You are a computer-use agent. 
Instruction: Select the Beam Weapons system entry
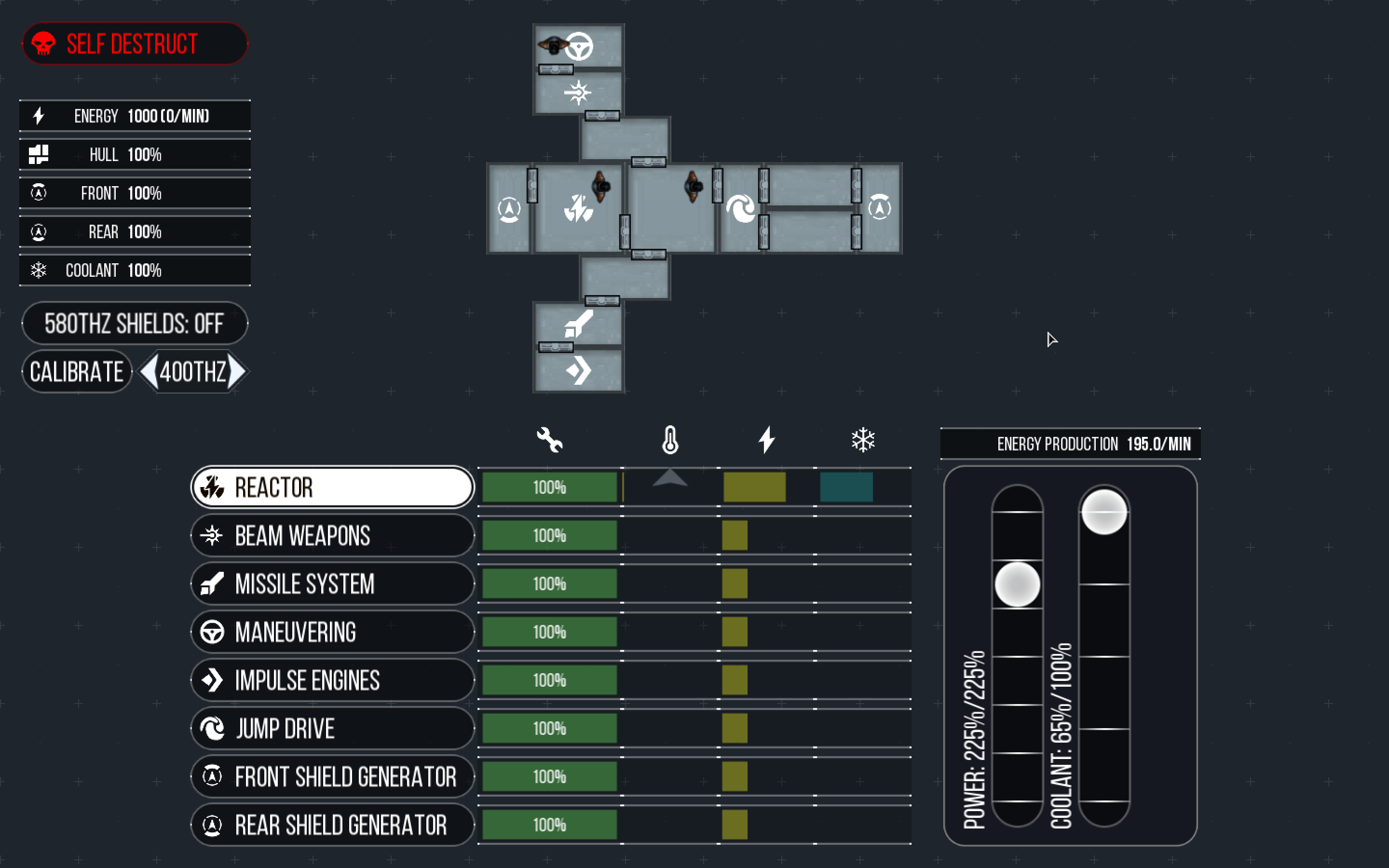point(332,535)
